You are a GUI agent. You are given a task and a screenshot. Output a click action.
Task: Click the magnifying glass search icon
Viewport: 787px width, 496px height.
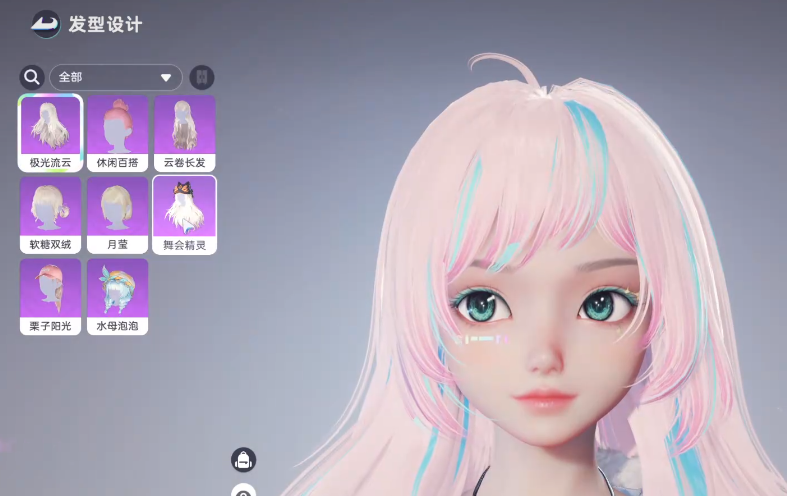[x=32, y=77]
